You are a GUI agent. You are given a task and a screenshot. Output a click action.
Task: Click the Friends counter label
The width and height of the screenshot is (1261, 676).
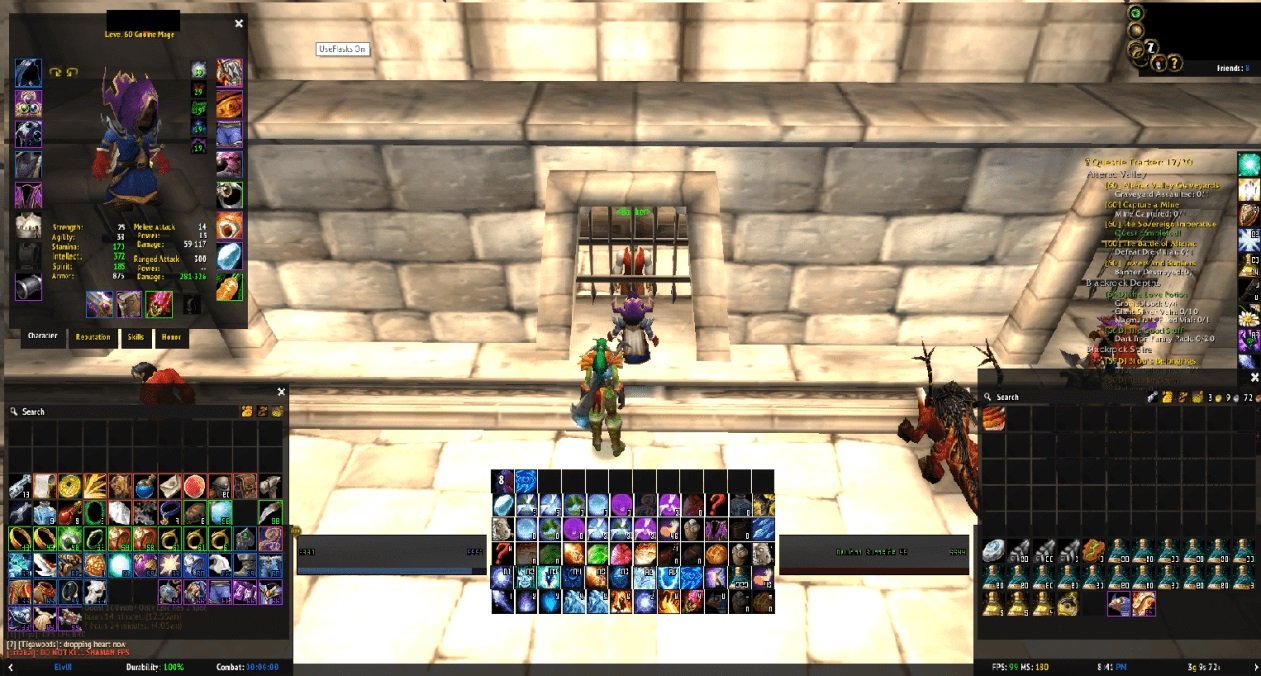click(1232, 68)
